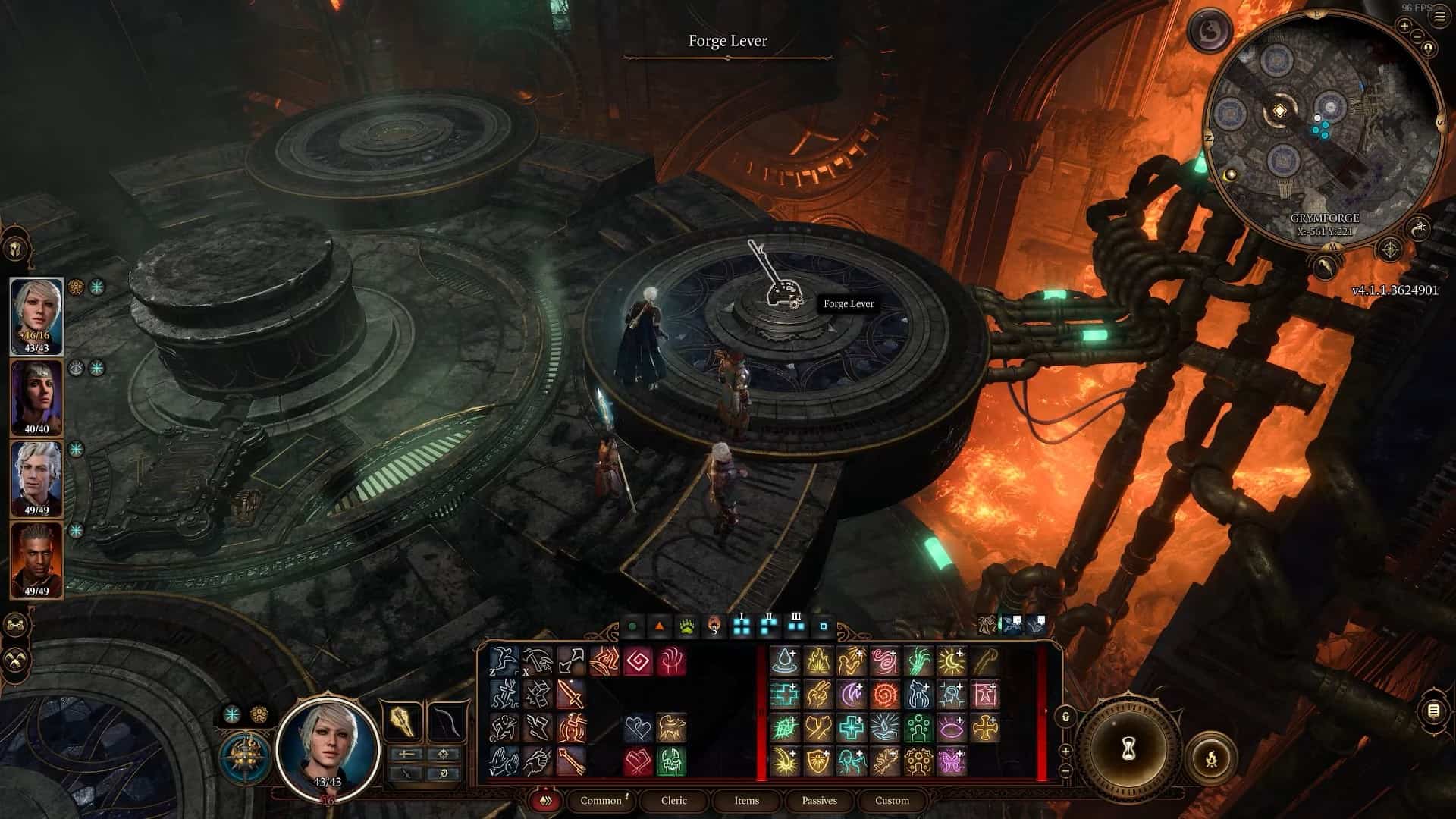
Task: Choose the ranged bow weapon slot
Action: pyautogui.click(x=445, y=723)
